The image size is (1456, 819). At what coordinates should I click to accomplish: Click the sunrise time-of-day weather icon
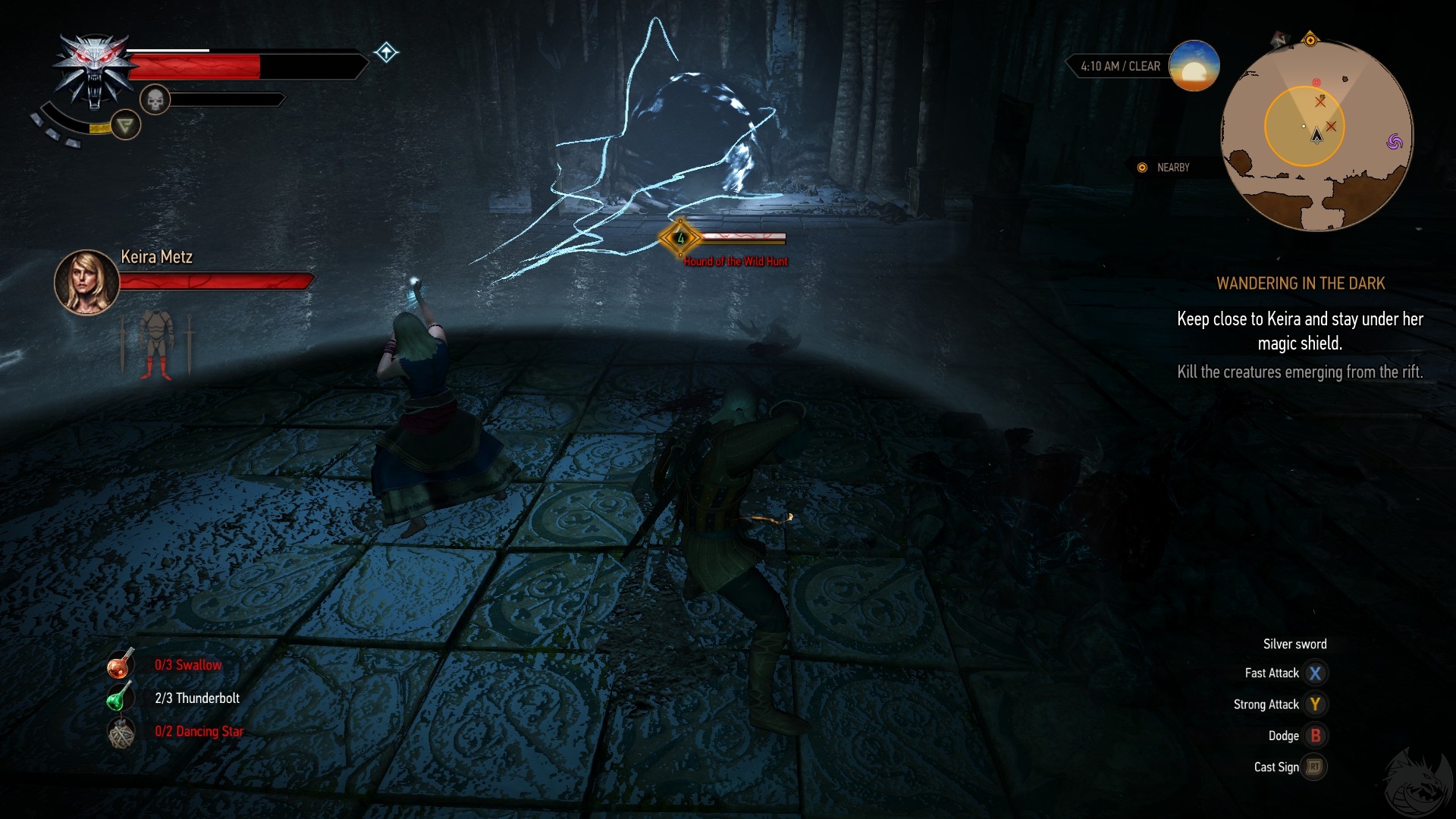pos(1194,67)
